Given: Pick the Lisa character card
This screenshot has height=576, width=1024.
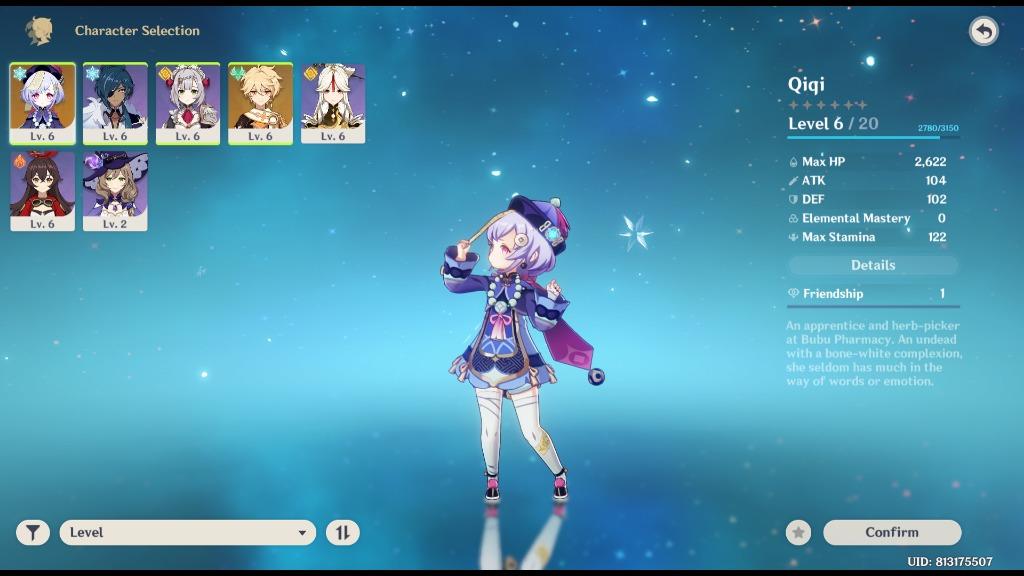Looking at the screenshot, I should coord(115,190).
